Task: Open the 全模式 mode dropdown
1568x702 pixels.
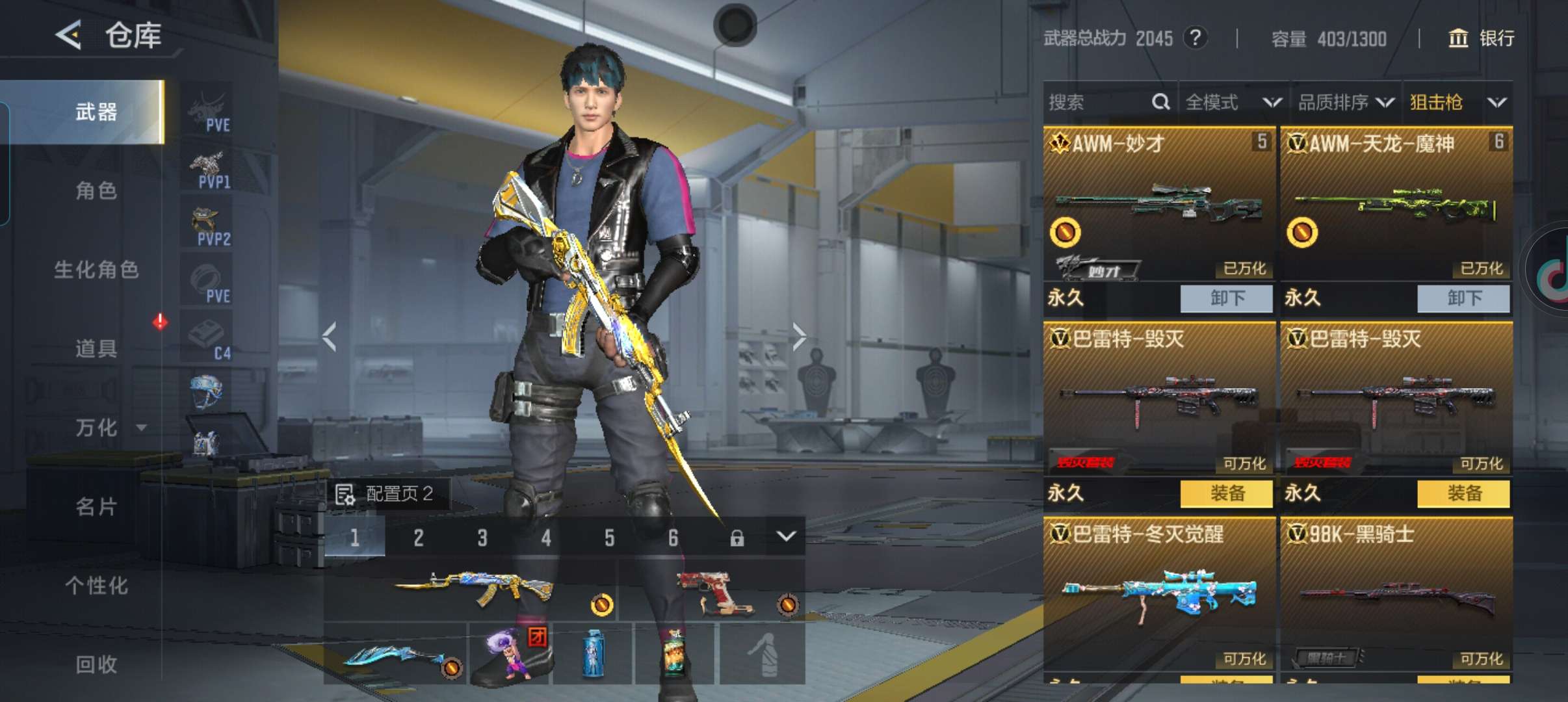Action: click(1233, 102)
